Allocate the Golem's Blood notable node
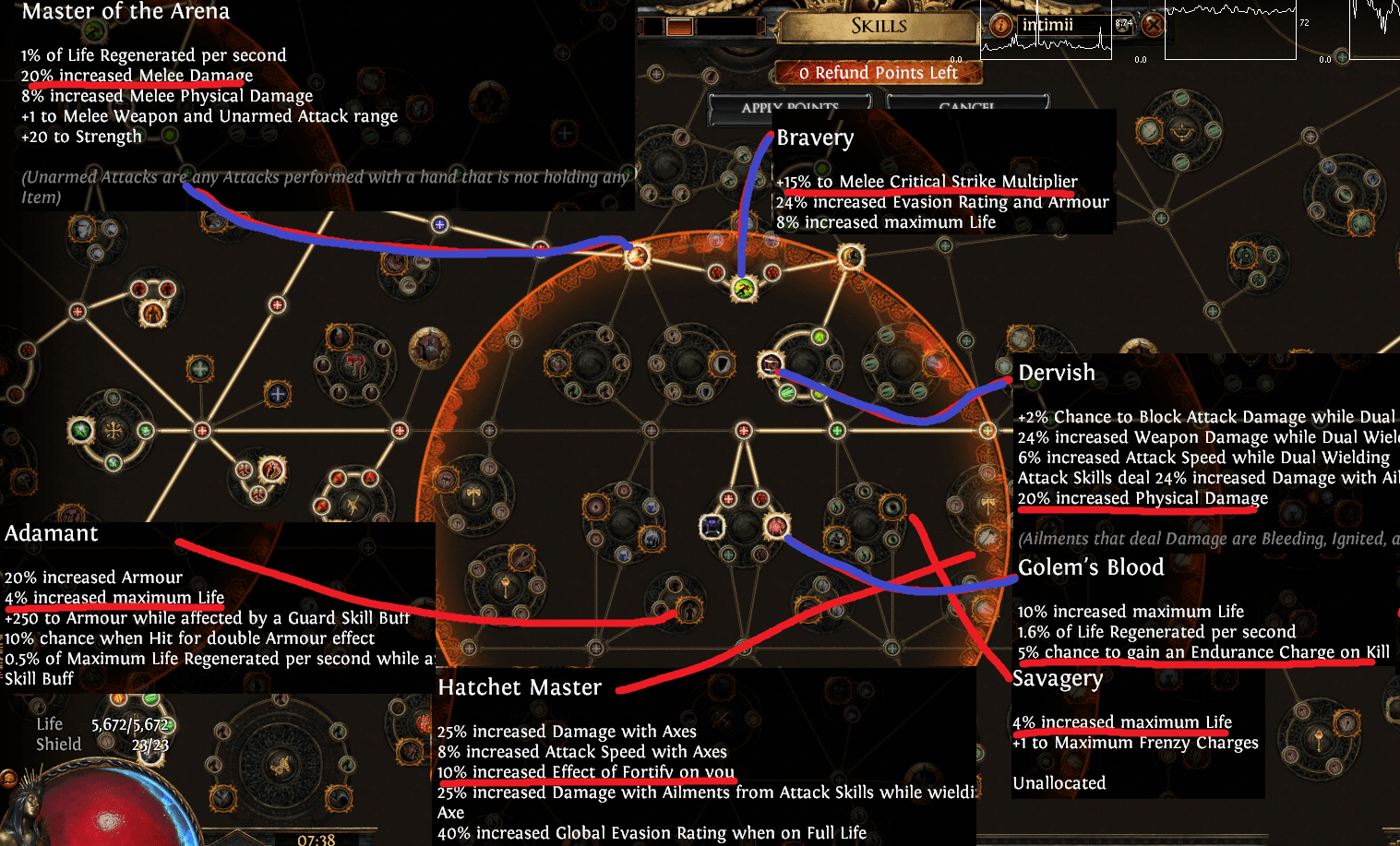Image resolution: width=1400 pixels, height=846 pixels. pos(778,527)
